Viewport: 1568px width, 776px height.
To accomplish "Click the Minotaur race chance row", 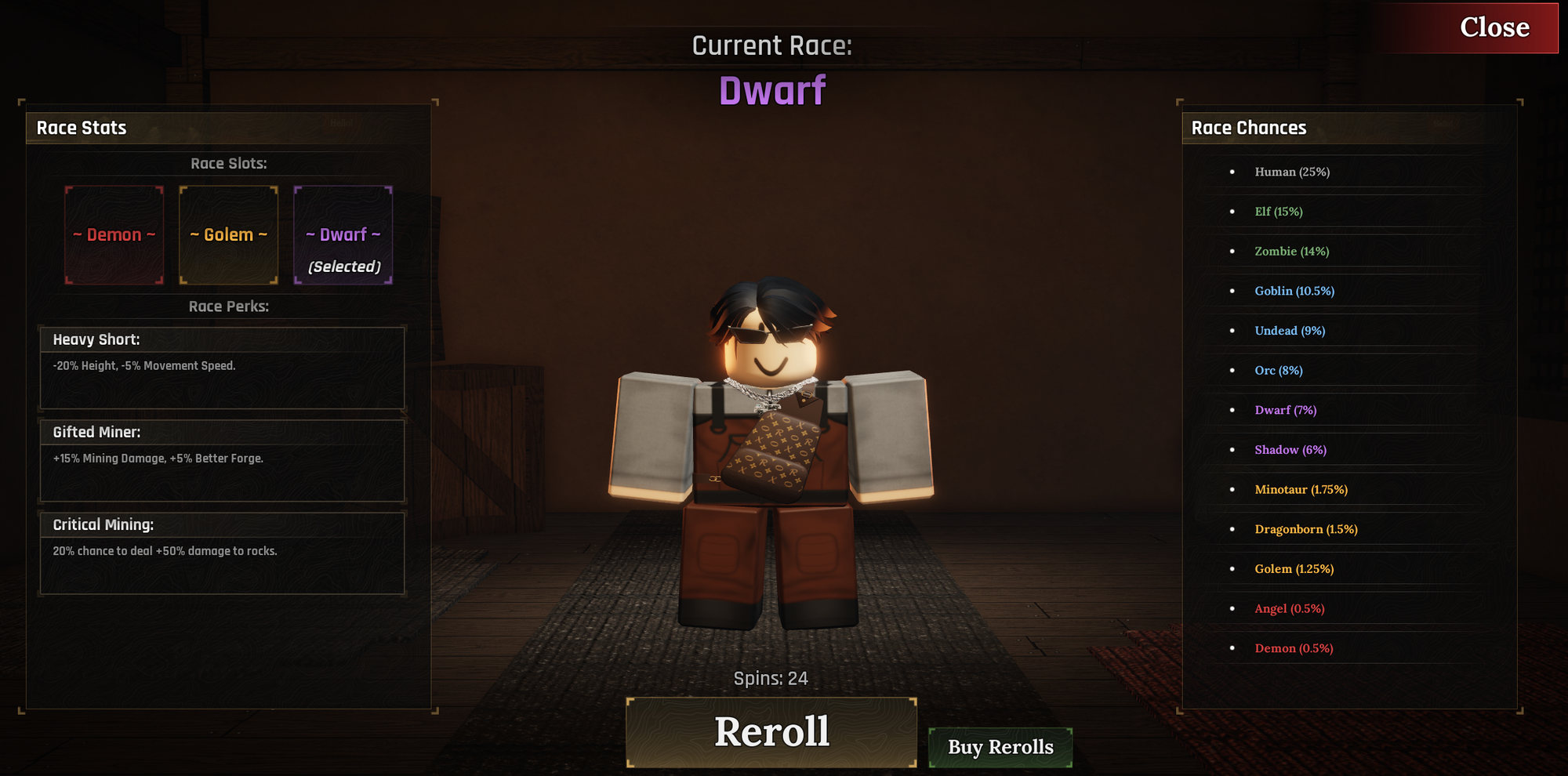I will (1301, 490).
